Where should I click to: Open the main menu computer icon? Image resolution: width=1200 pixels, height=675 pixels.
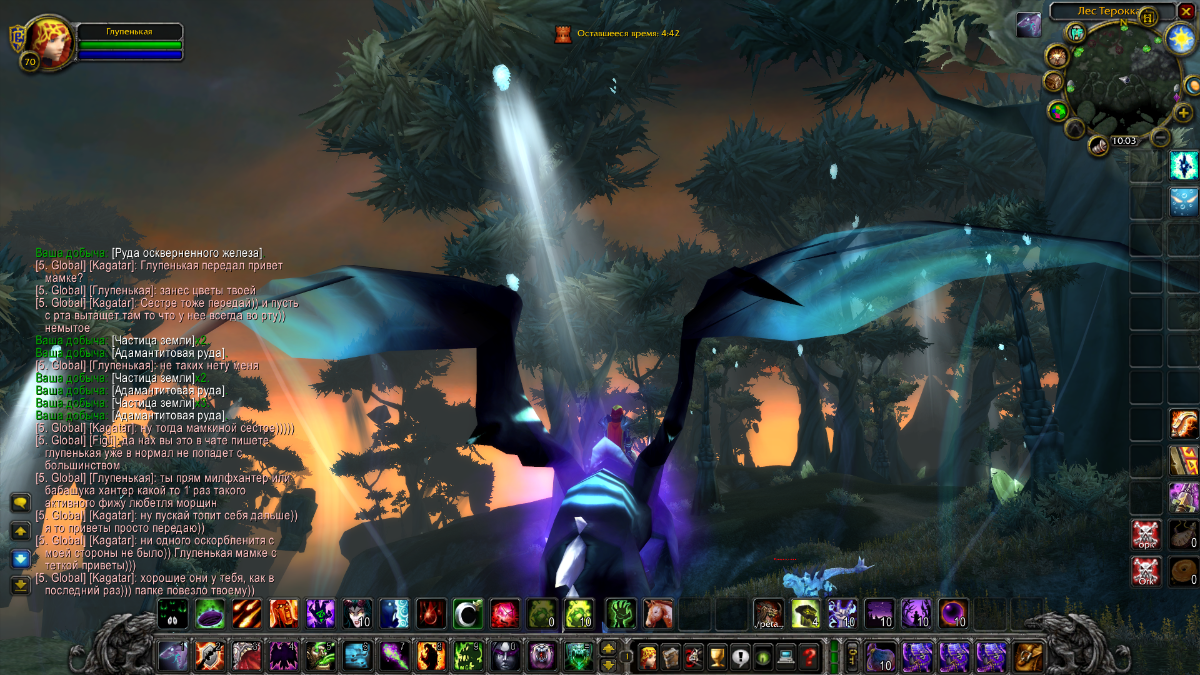coord(786,656)
